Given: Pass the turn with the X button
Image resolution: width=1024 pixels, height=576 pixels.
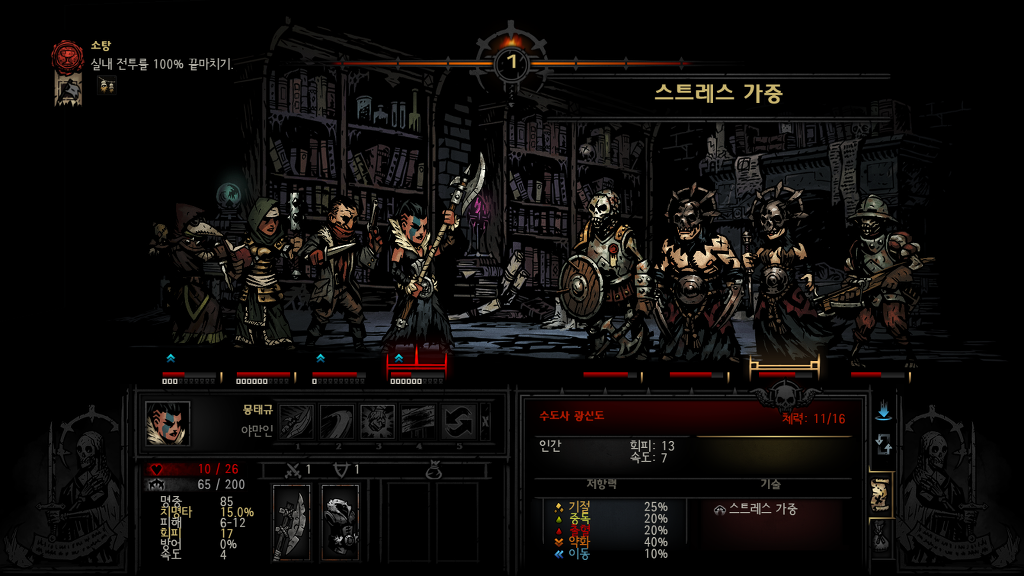Looking at the screenshot, I should pyautogui.click(x=486, y=421).
